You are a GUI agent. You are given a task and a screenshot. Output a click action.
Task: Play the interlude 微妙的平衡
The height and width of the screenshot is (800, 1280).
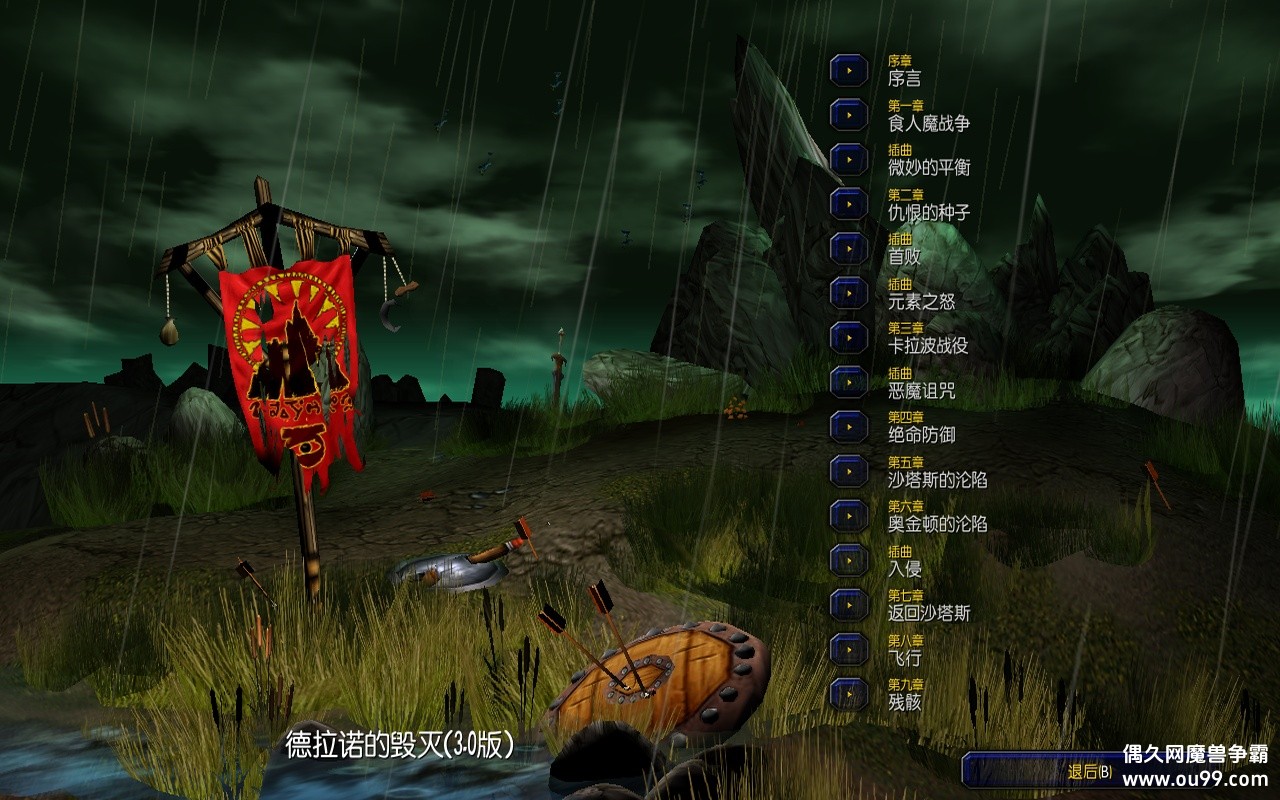click(849, 160)
